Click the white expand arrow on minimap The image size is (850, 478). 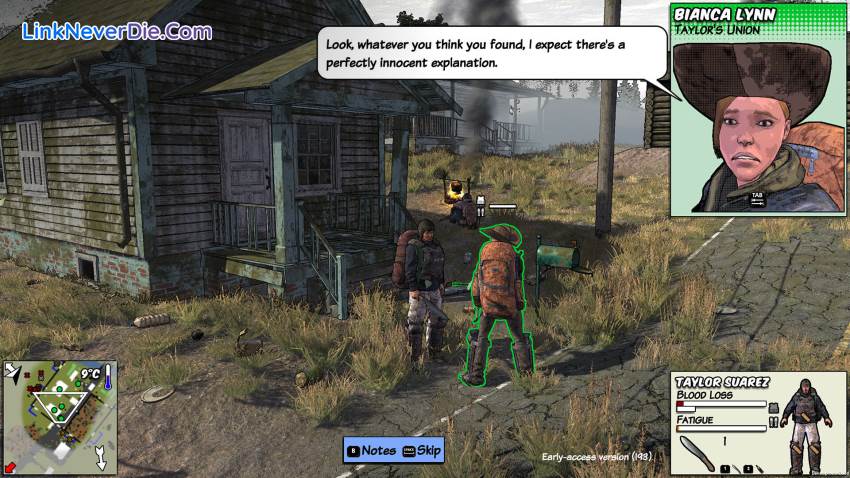click(x=101, y=460)
